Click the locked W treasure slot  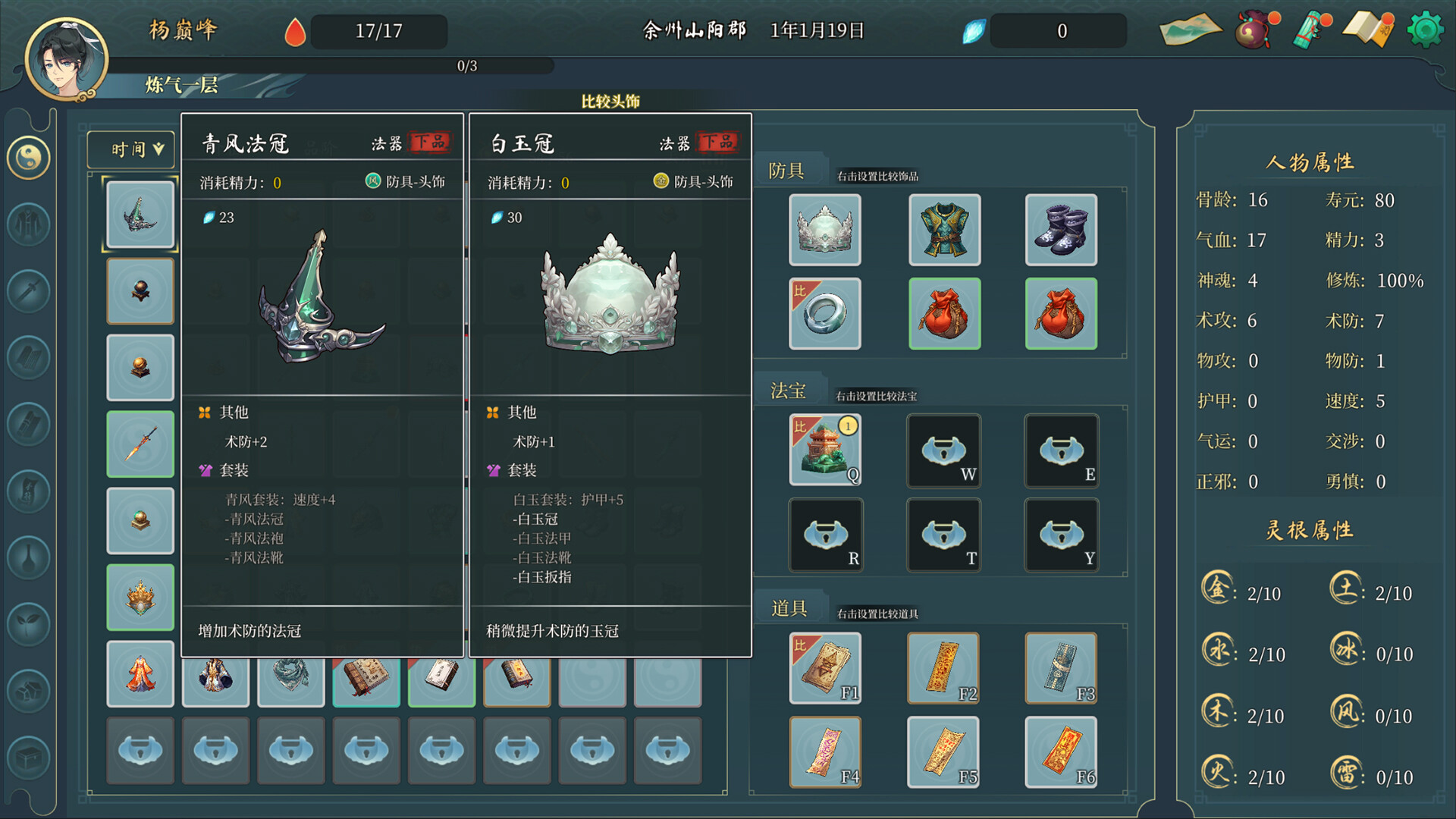pyautogui.click(x=943, y=451)
